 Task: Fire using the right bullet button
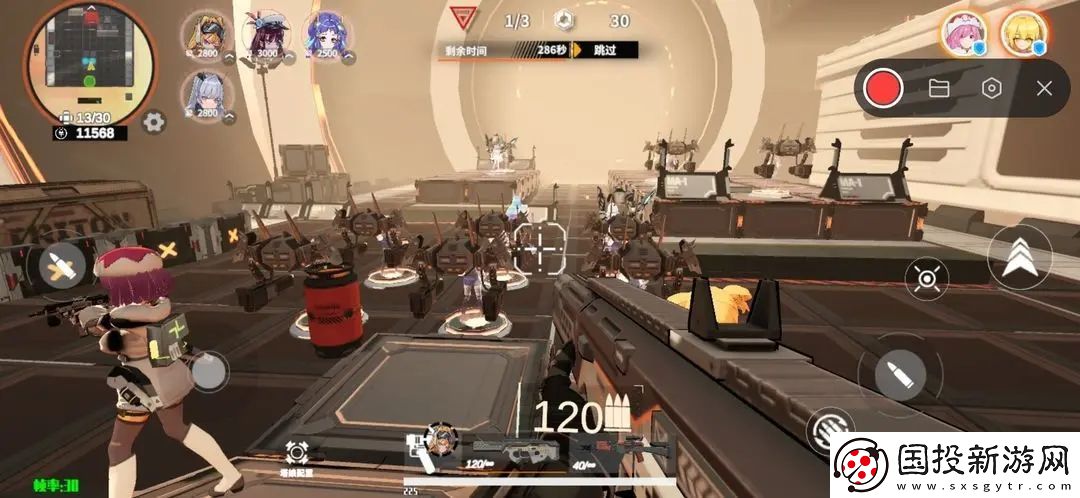pos(892,373)
